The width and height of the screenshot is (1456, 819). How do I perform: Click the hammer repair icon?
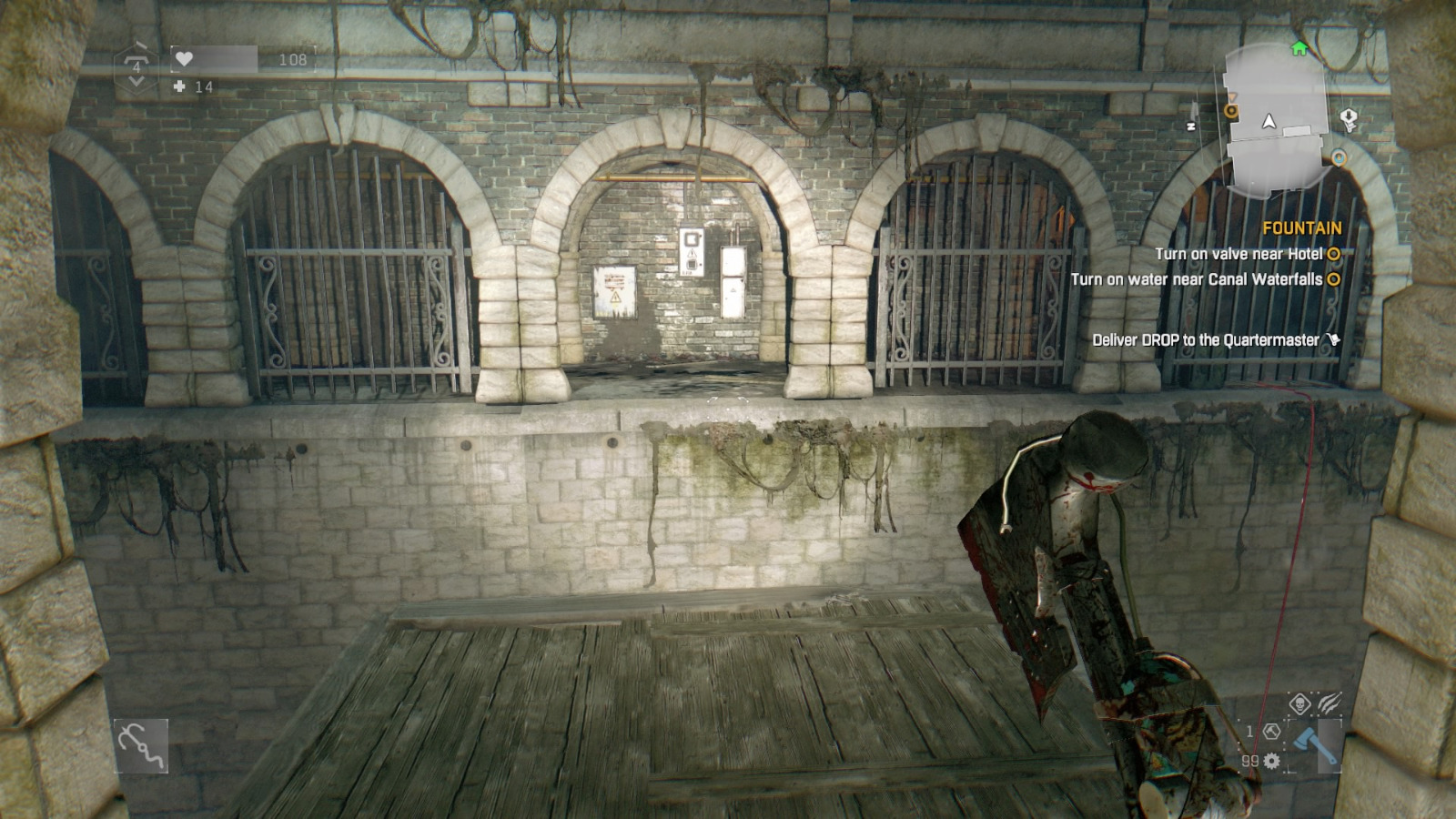click(x=1271, y=733)
